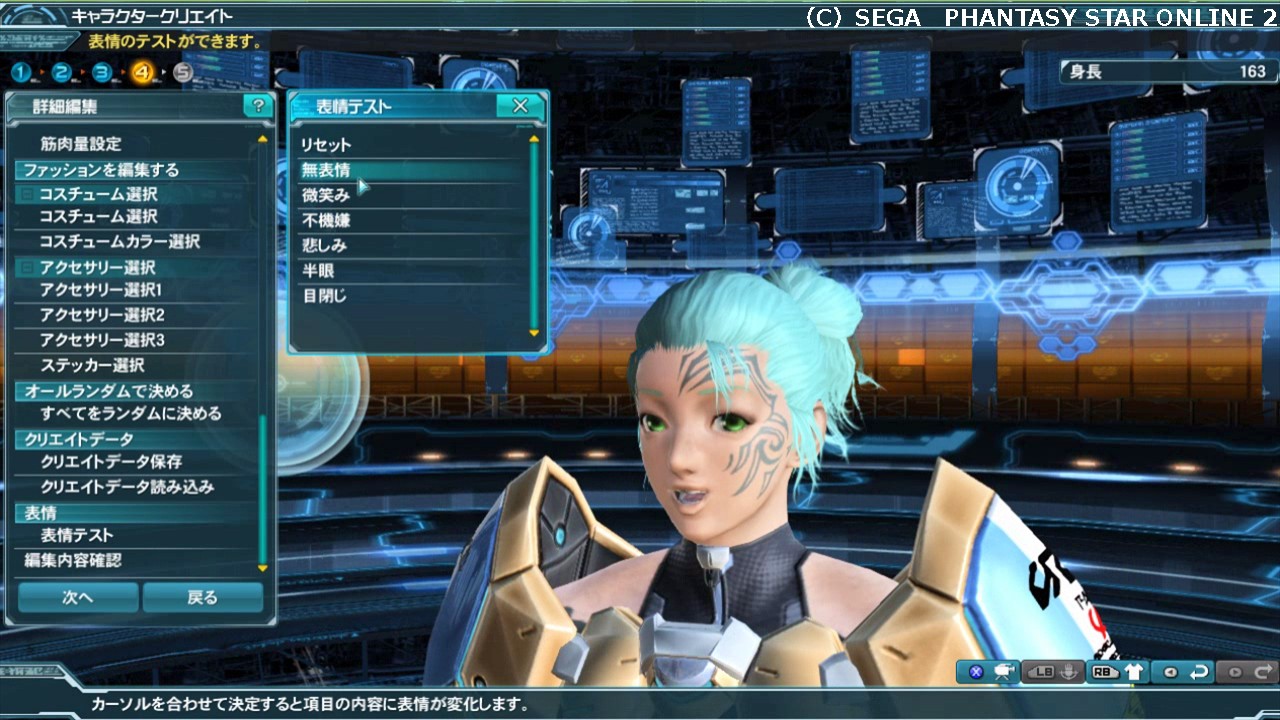Select クリエイトデータ読み込み
This screenshot has width=1280, height=720.
127,487
